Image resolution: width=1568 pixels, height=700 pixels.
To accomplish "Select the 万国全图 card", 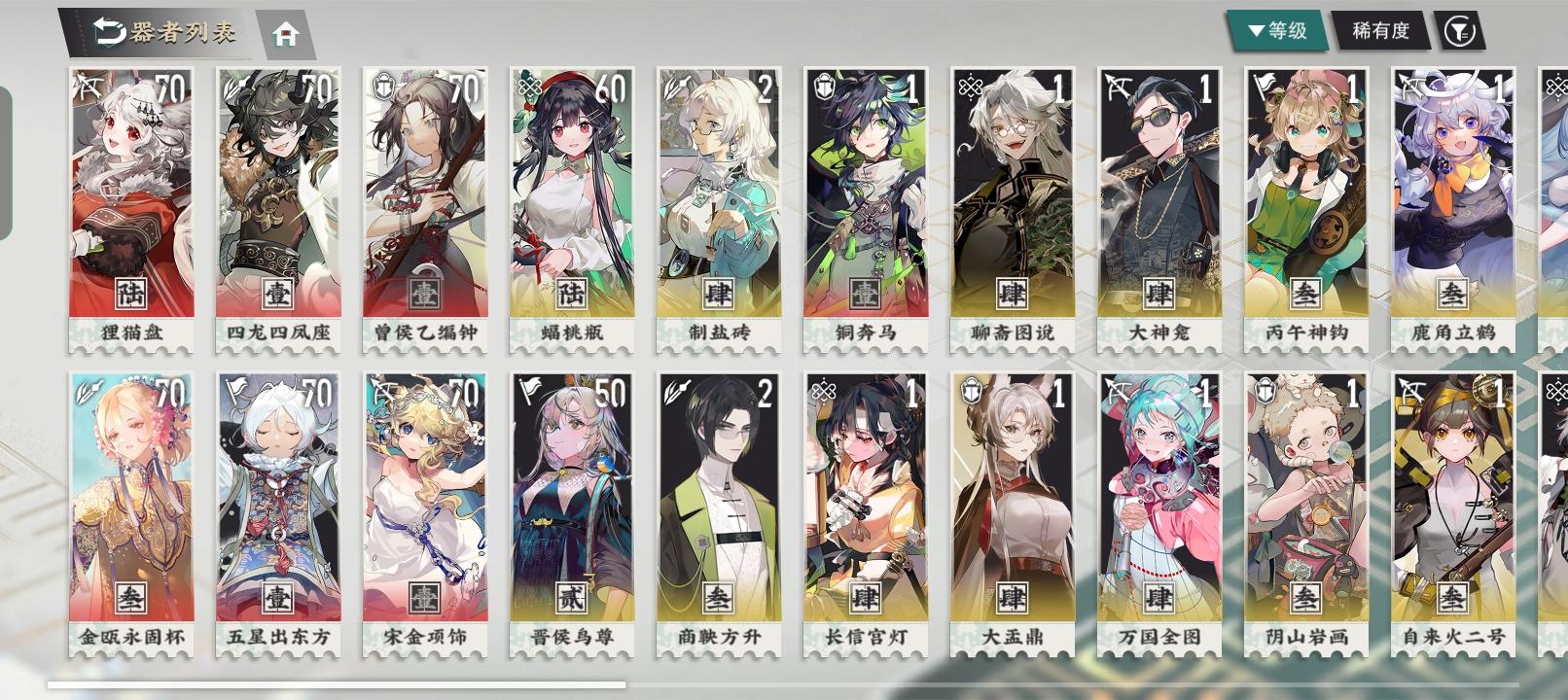I will pyautogui.click(x=1158, y=506).
